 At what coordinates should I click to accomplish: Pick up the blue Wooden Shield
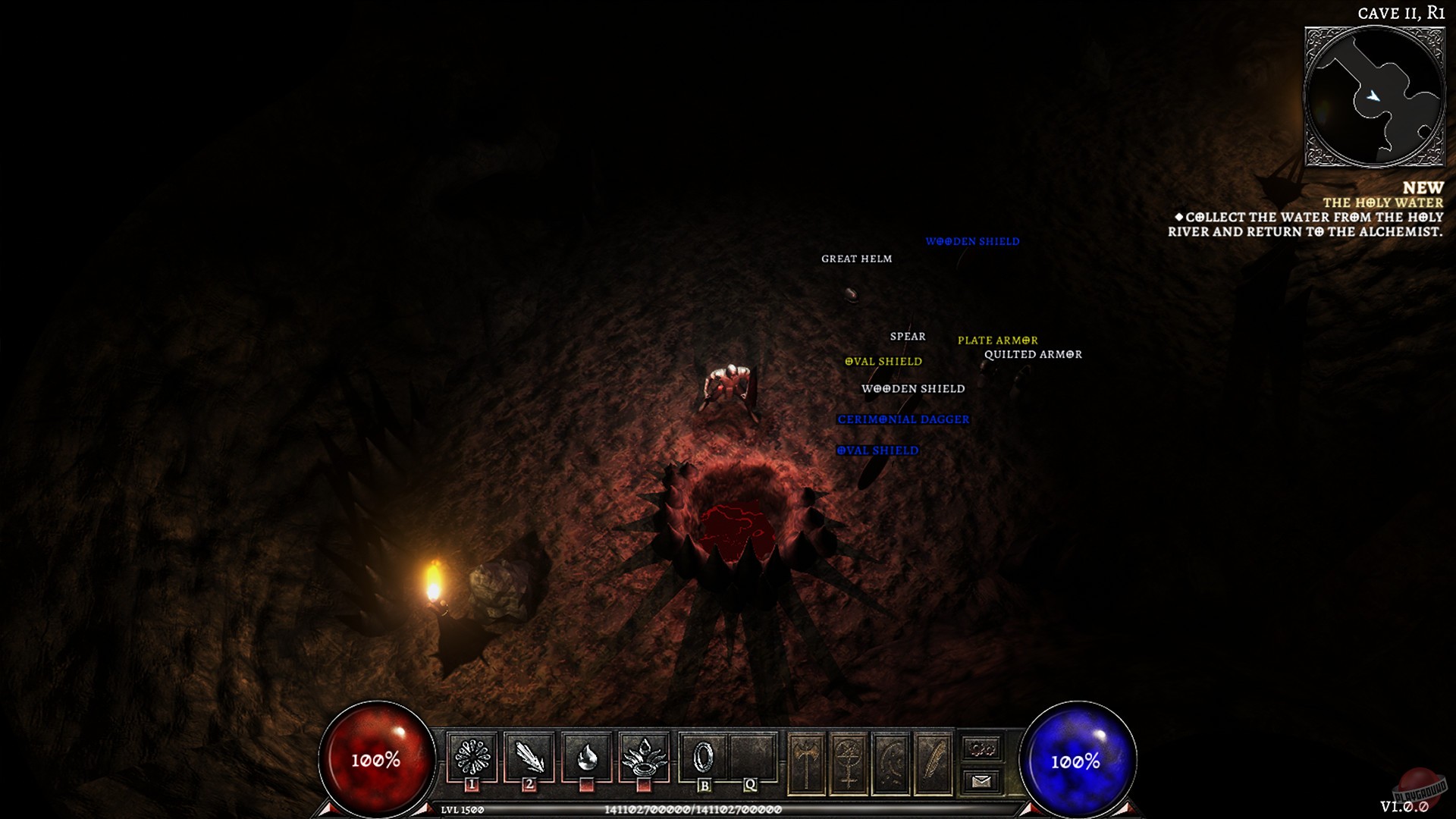pyautogui.click(x=973, y=242)
